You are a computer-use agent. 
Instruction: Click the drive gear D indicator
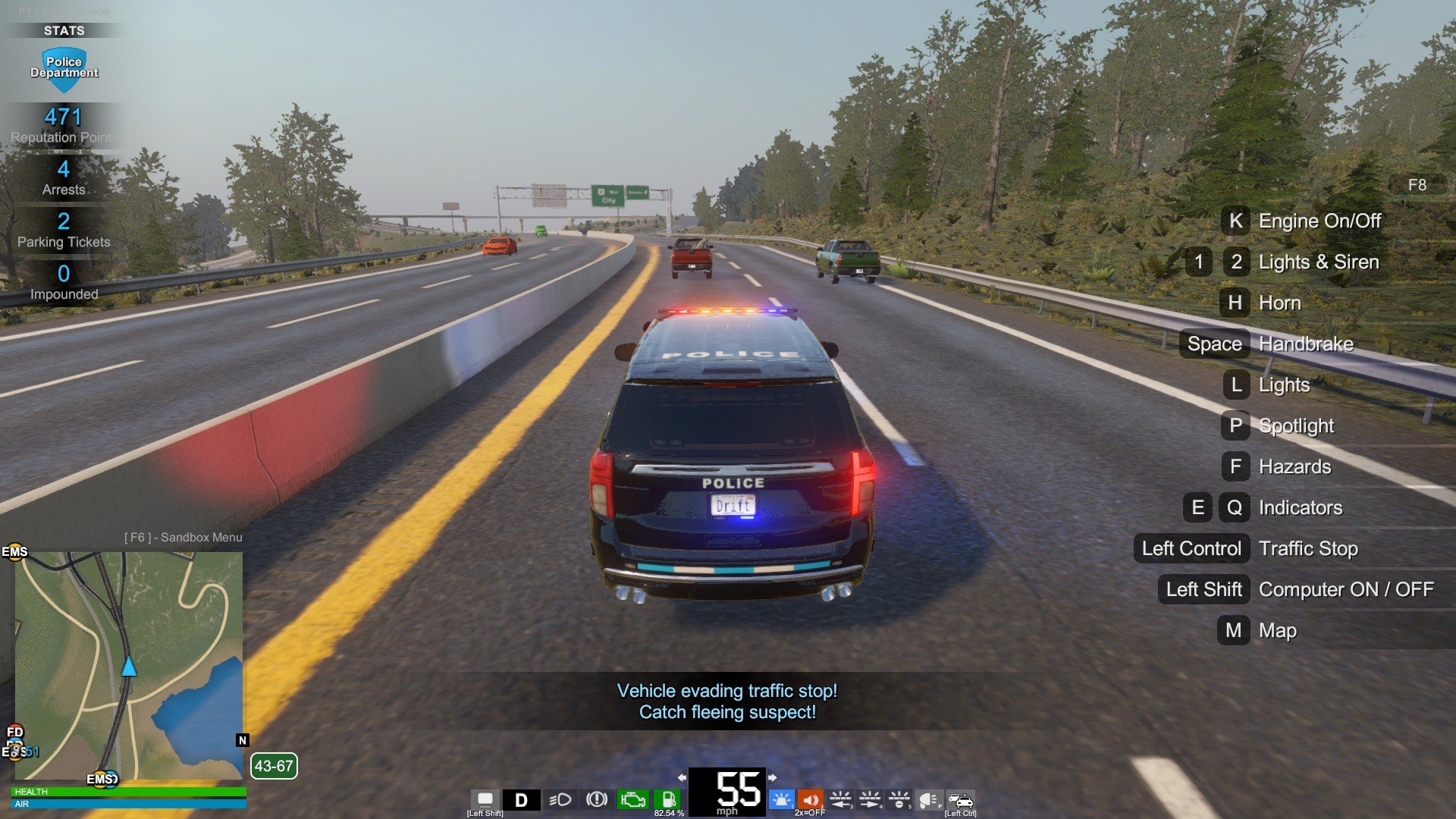coord(521,800)
